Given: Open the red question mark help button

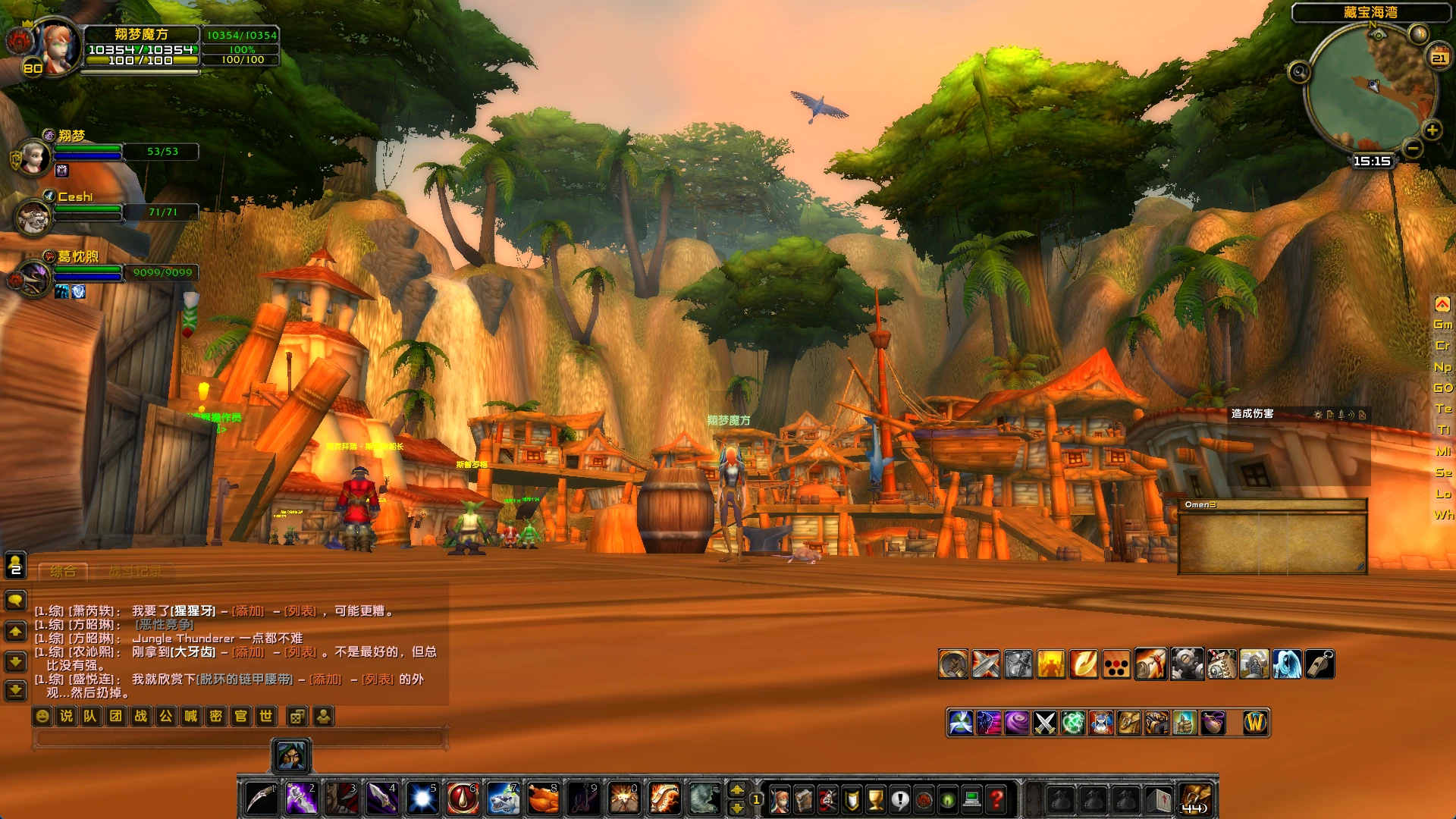Looking at the screenshot, I should point(997,799).
